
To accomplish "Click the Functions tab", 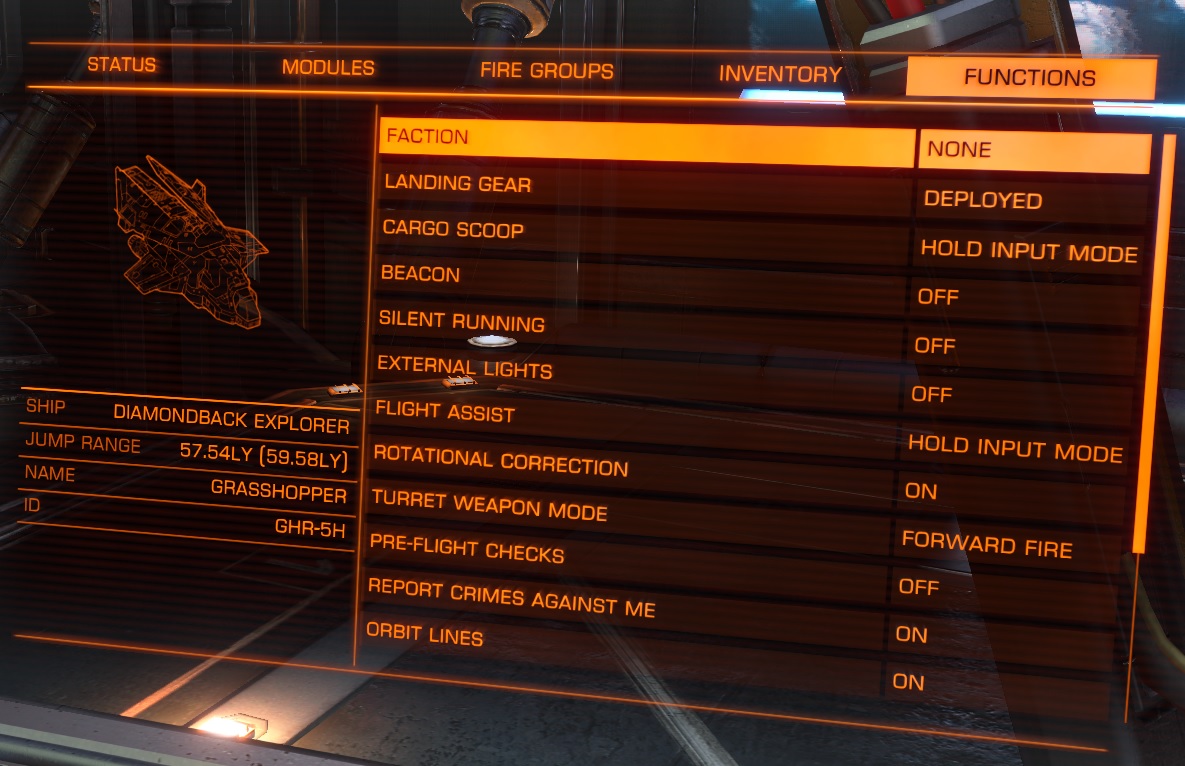I will pyautogui.click(x=1030, y=78).
